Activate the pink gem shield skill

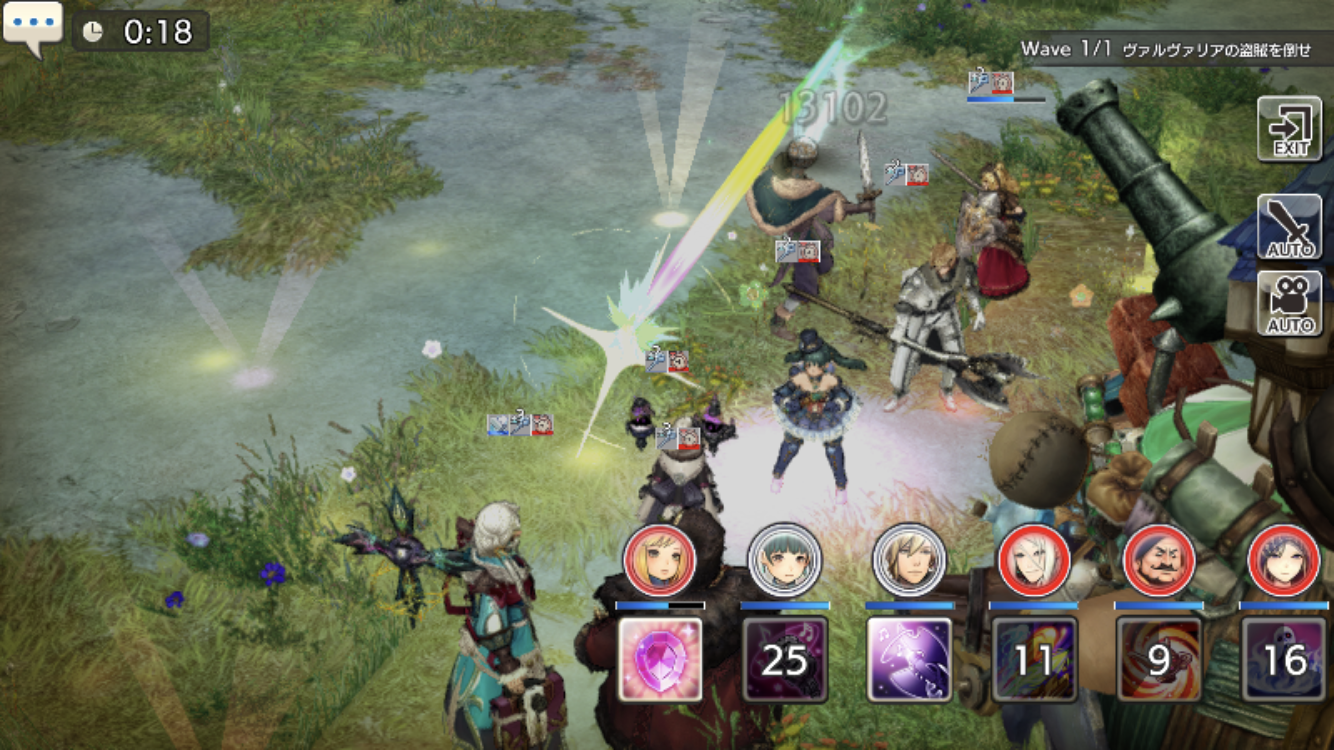tap(660, 659)
